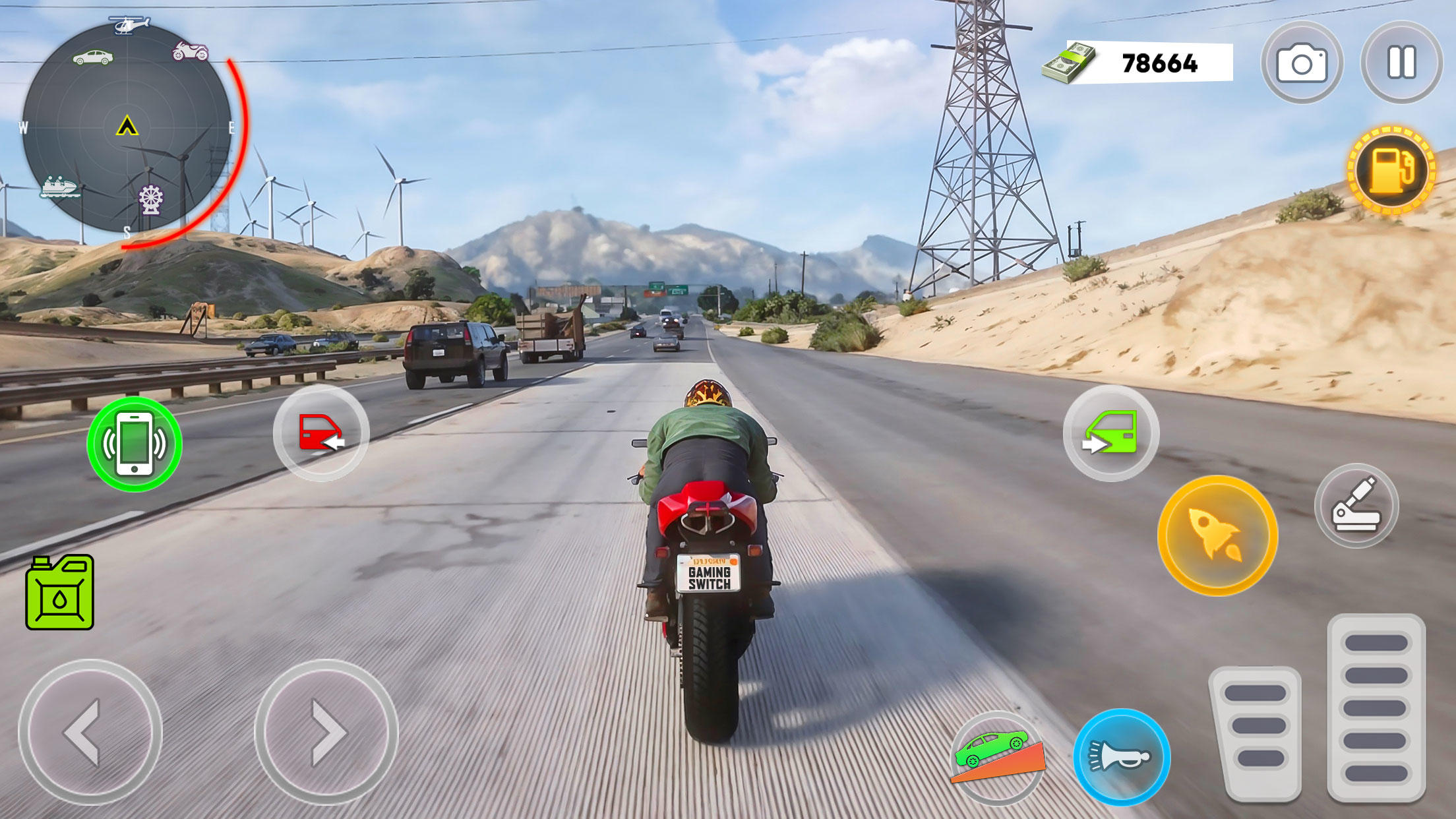
Task: Honk the blue horn button
Action: [x=1122, y=757]
